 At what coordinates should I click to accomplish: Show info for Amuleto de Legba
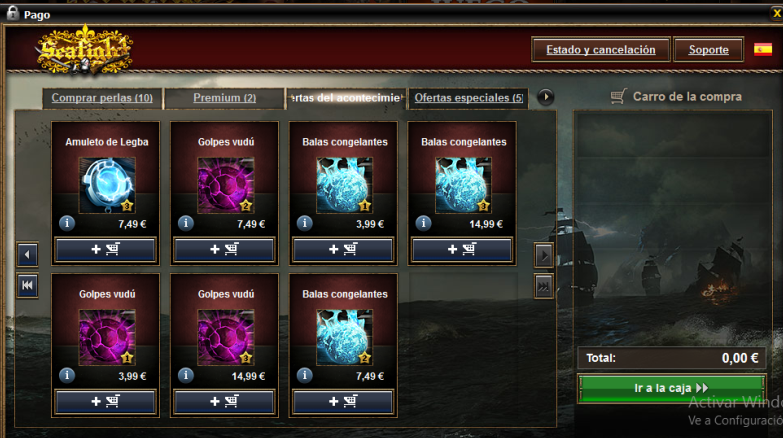67,223
